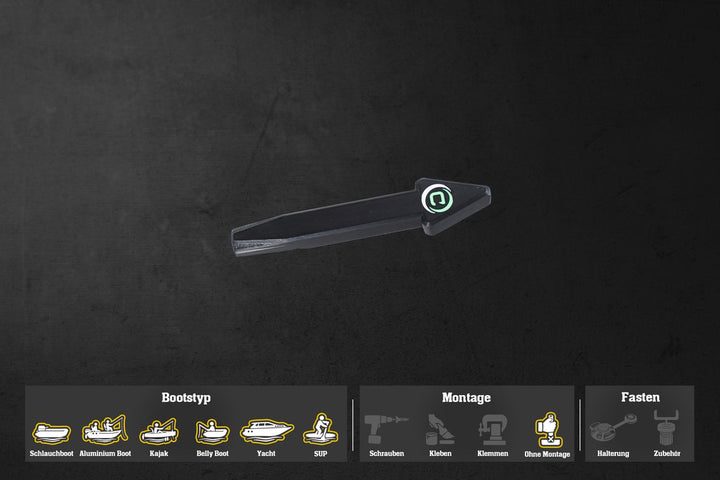The image size is (720, 480).
Task: Select the Belly Boot icon
Action: click(x=212, y=431)
